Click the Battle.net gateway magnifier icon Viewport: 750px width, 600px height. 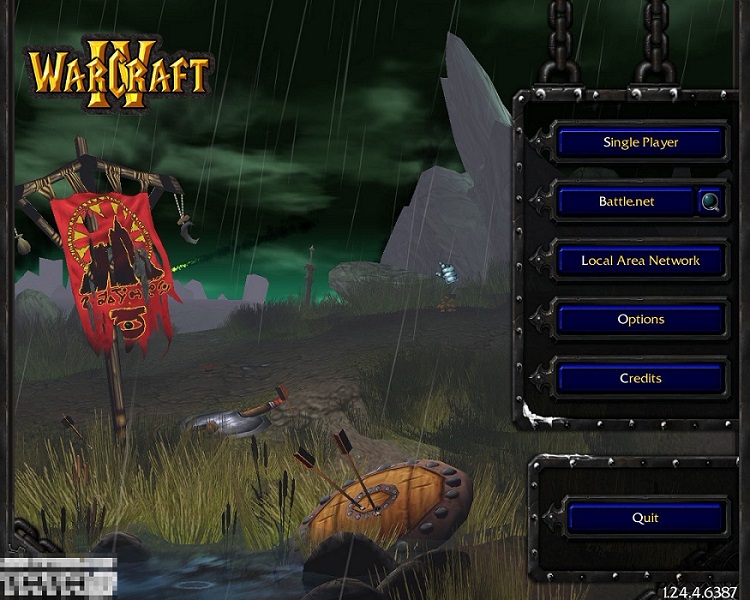point(711,201)
